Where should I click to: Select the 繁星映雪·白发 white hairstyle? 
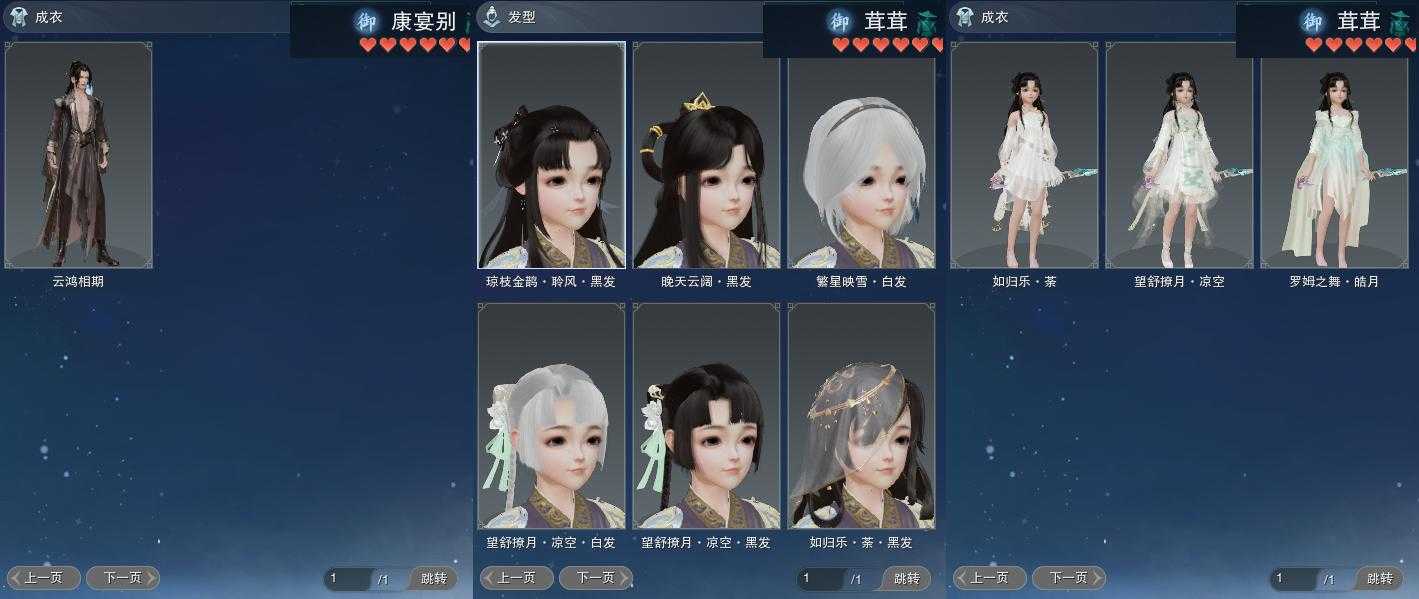pos(861,155)
